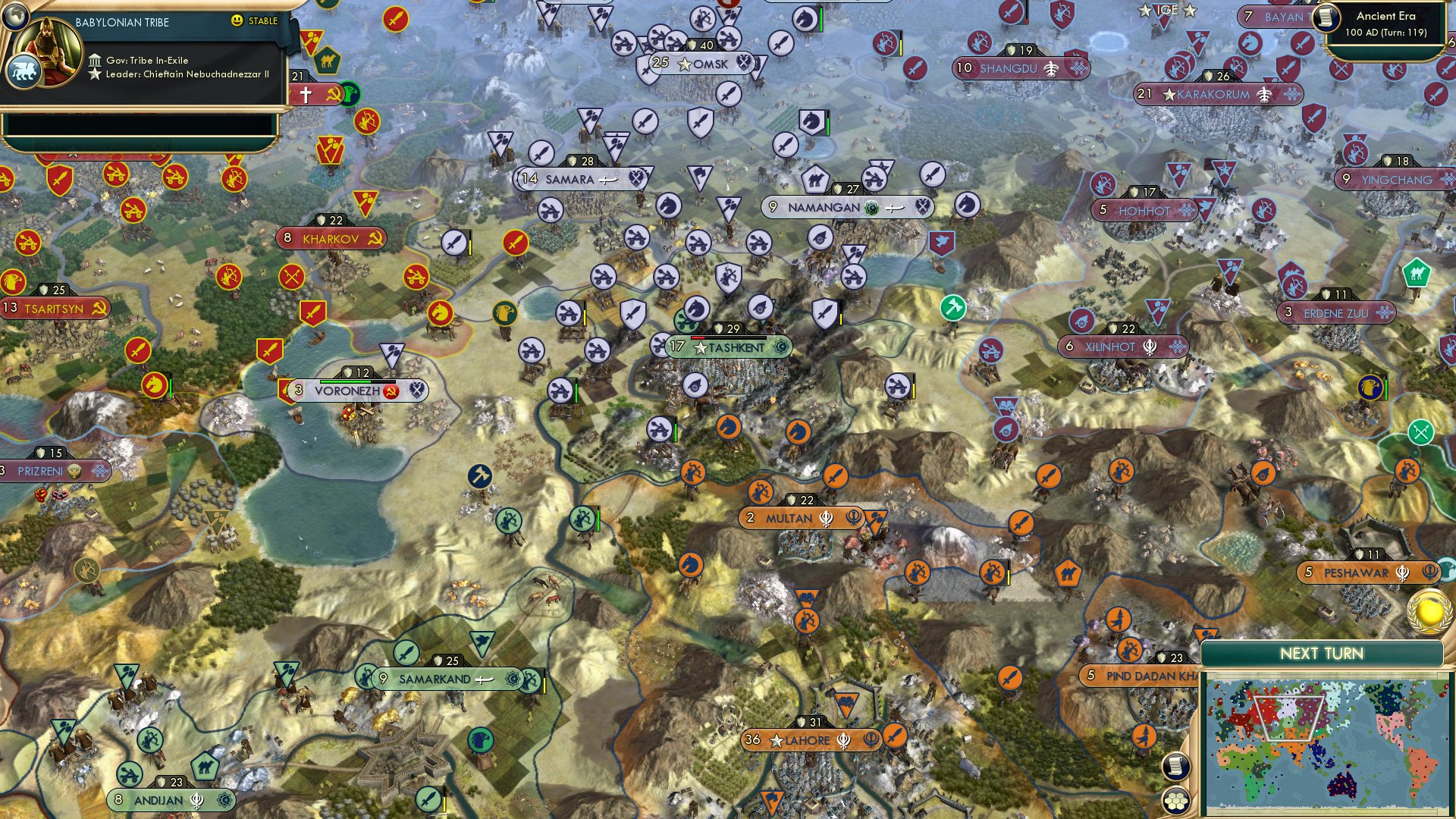
Task: Select the Tashkent city banner
Action: (729, 347)
